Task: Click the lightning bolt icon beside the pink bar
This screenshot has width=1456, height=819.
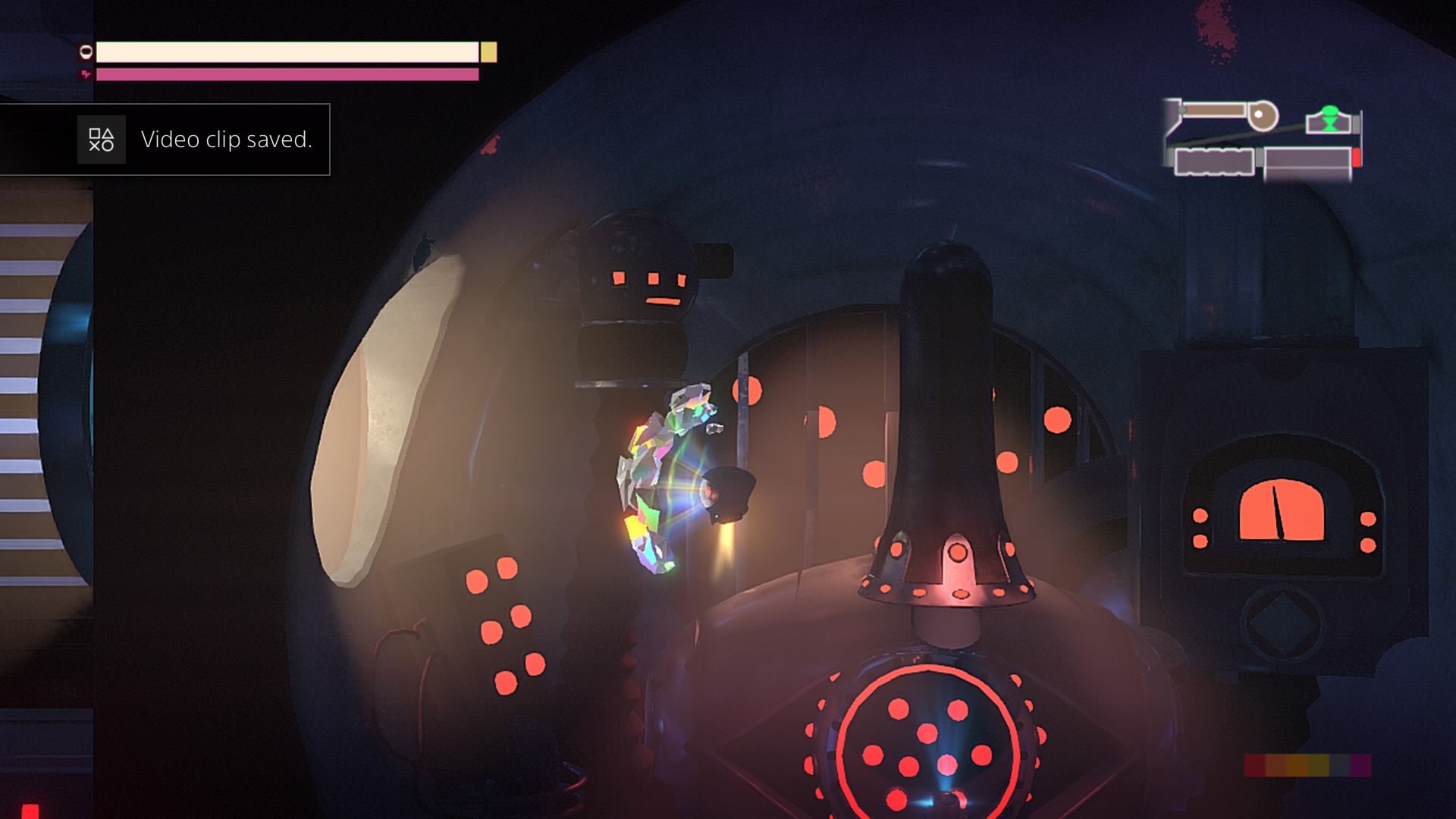Action: [x=86, y=74]
